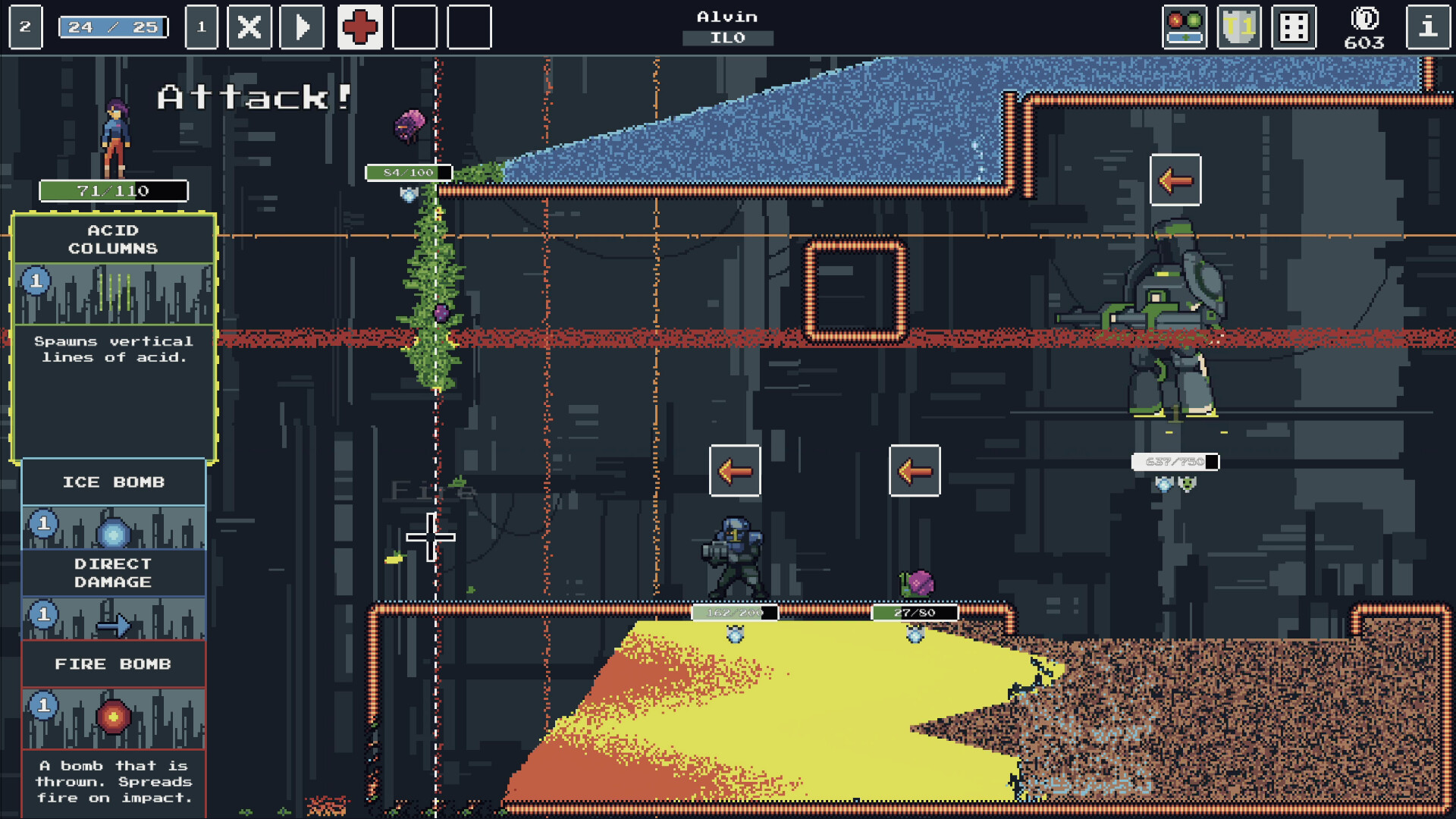Screen dimensions: 1456x819
Task: Select the character name Alvin ILO
Action: (x=727, y=25)
